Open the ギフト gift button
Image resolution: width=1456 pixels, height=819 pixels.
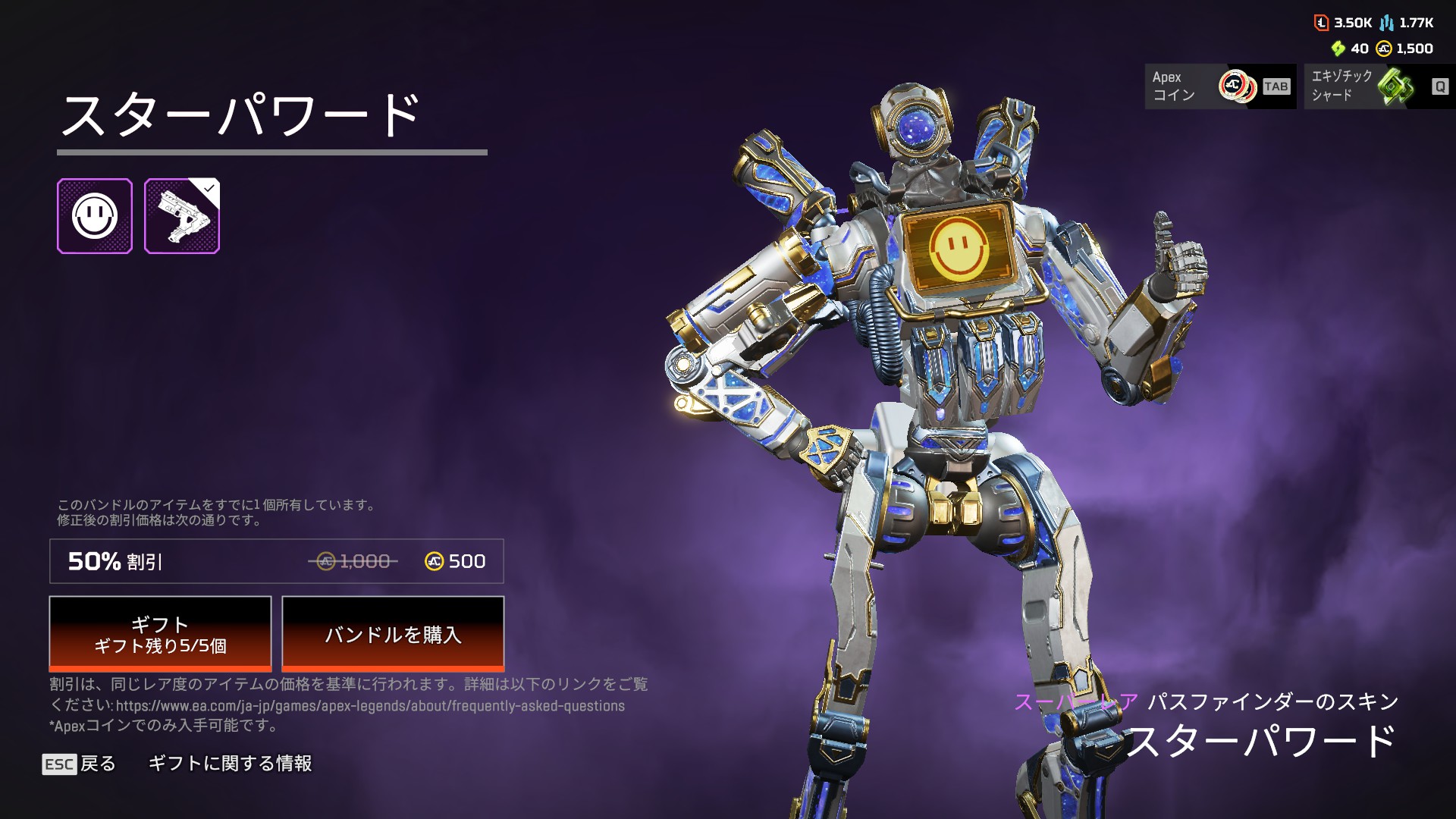(160, 634)
